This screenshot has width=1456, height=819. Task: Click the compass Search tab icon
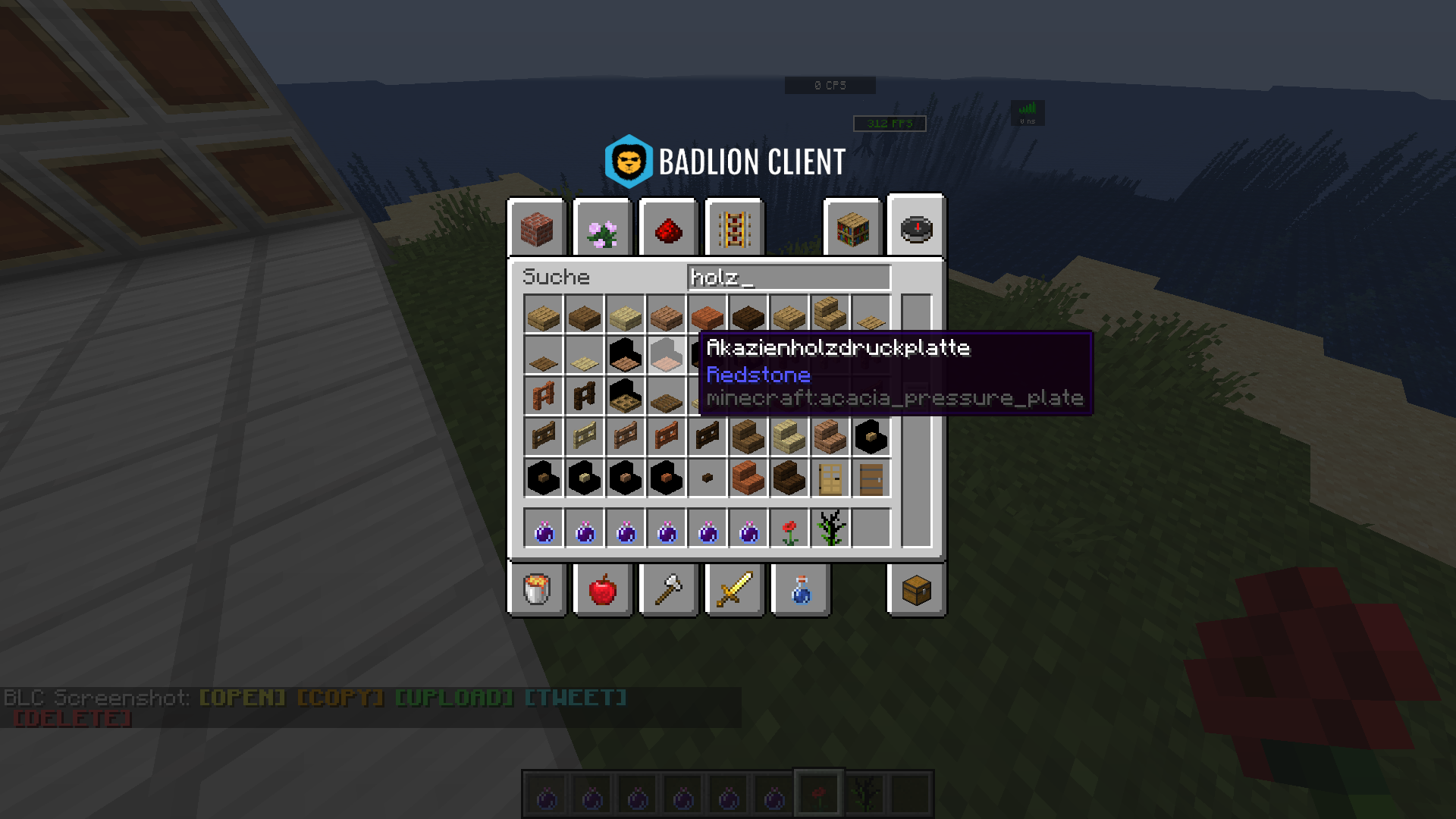pyautogui.click(x=915, y=227)
